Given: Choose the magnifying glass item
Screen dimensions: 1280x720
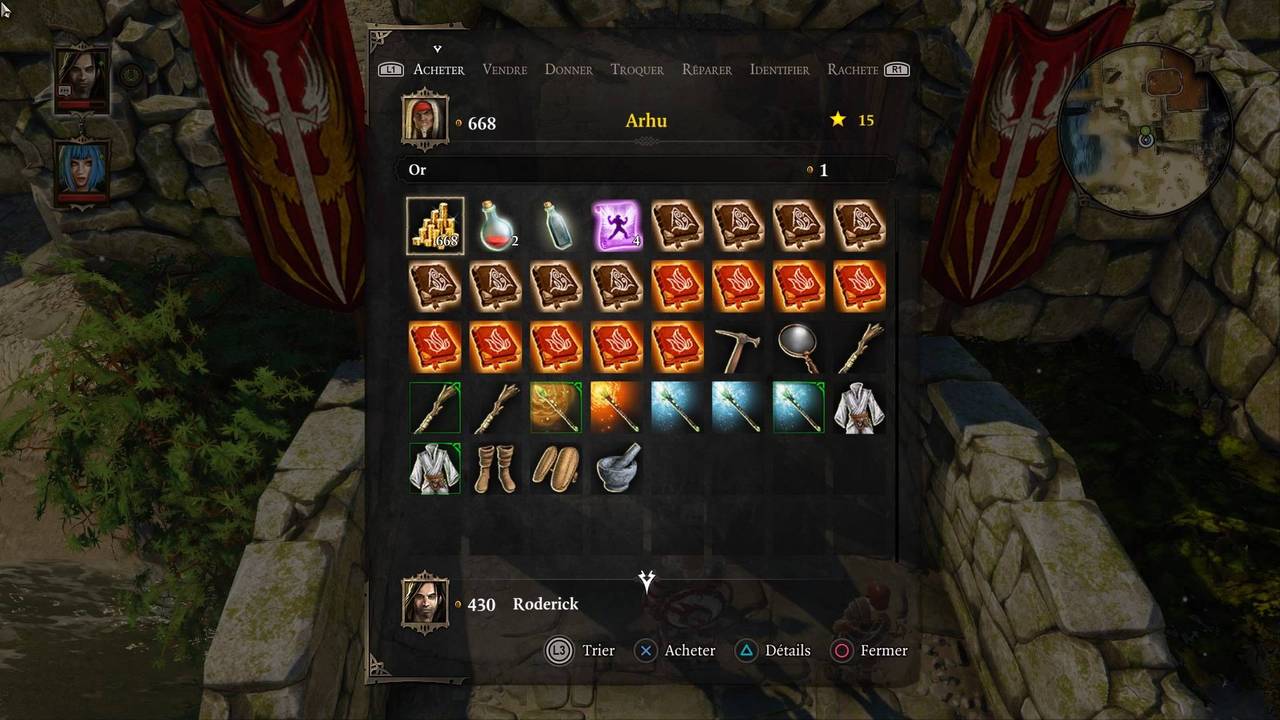Looking at the screenshot, I should point(799,347).
